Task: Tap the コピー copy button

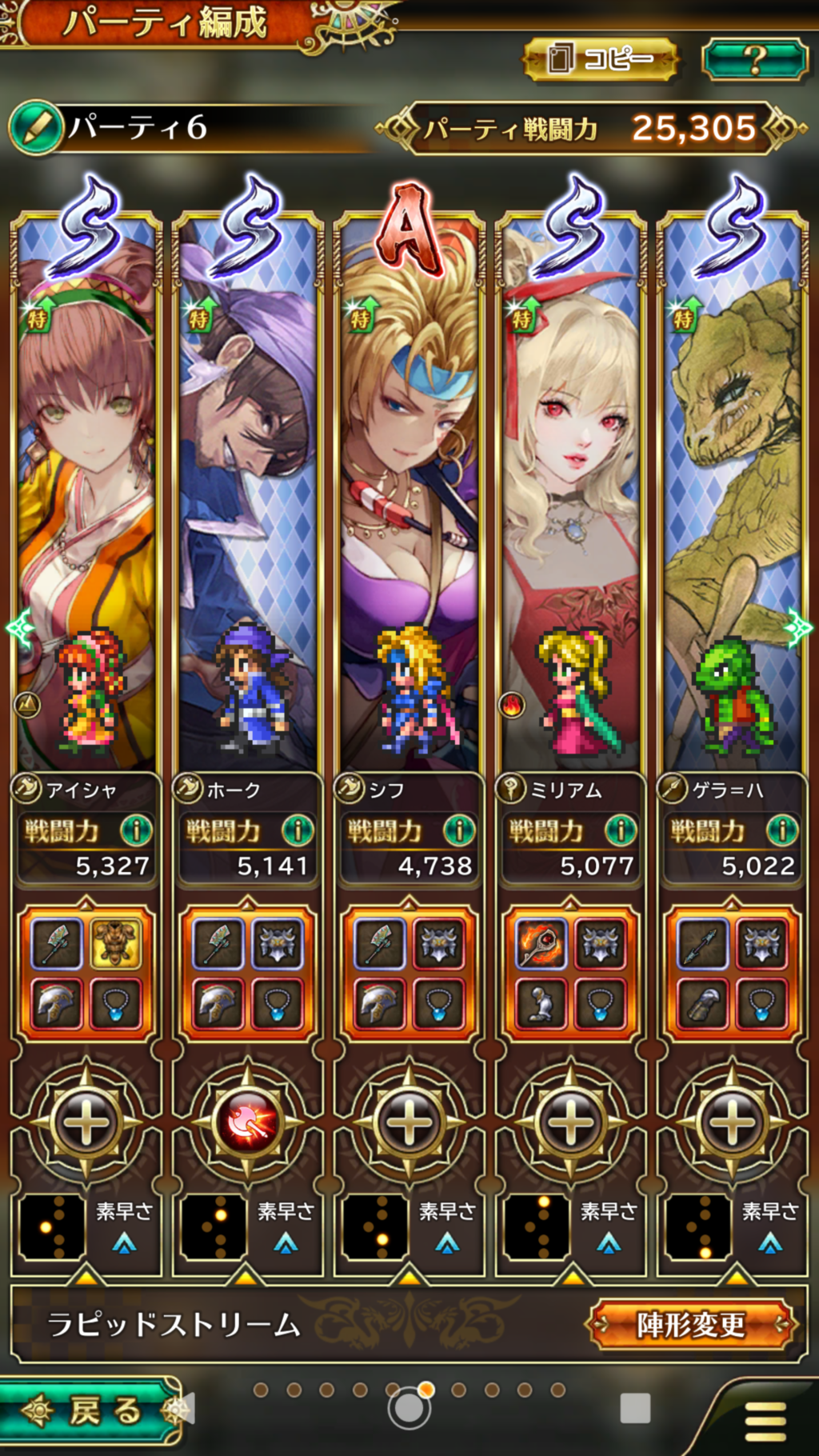Action: [x=600, y=58]
